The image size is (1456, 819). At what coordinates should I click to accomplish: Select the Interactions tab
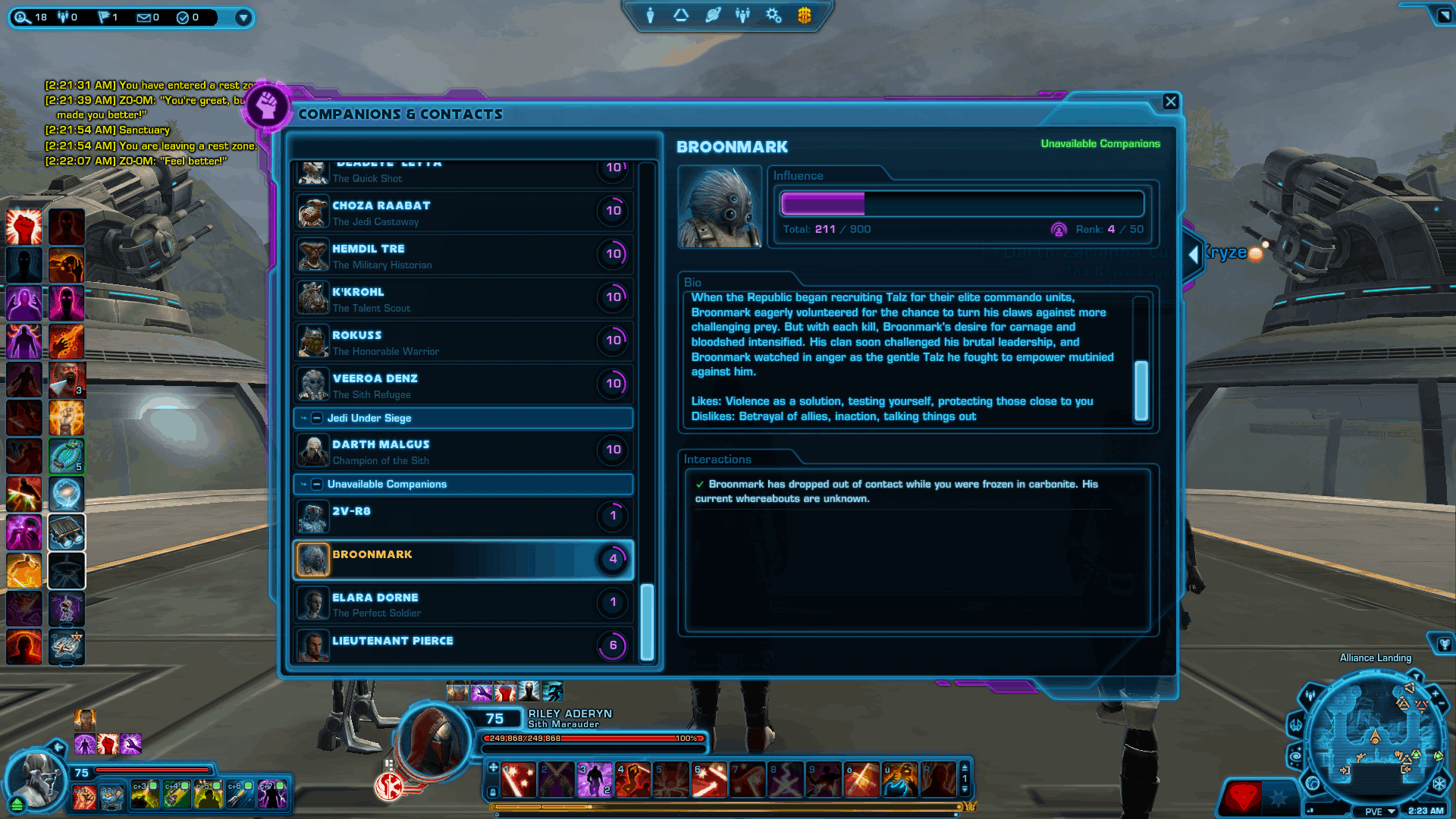coord(717,459)
